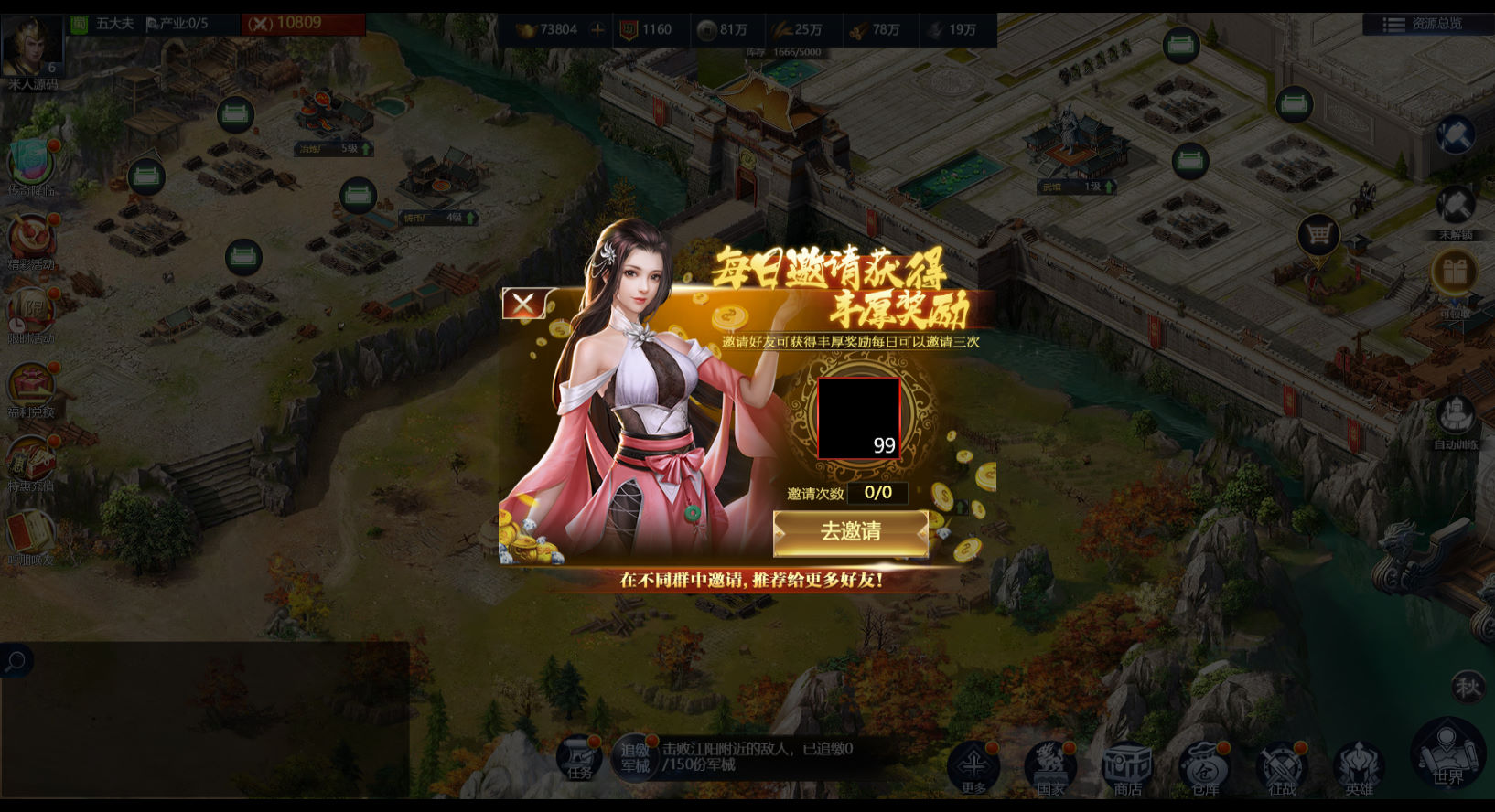Click the shopping cart marker on the map
The width and height of the screenshot is (1495, 812).
click(x=1318, y=235)
